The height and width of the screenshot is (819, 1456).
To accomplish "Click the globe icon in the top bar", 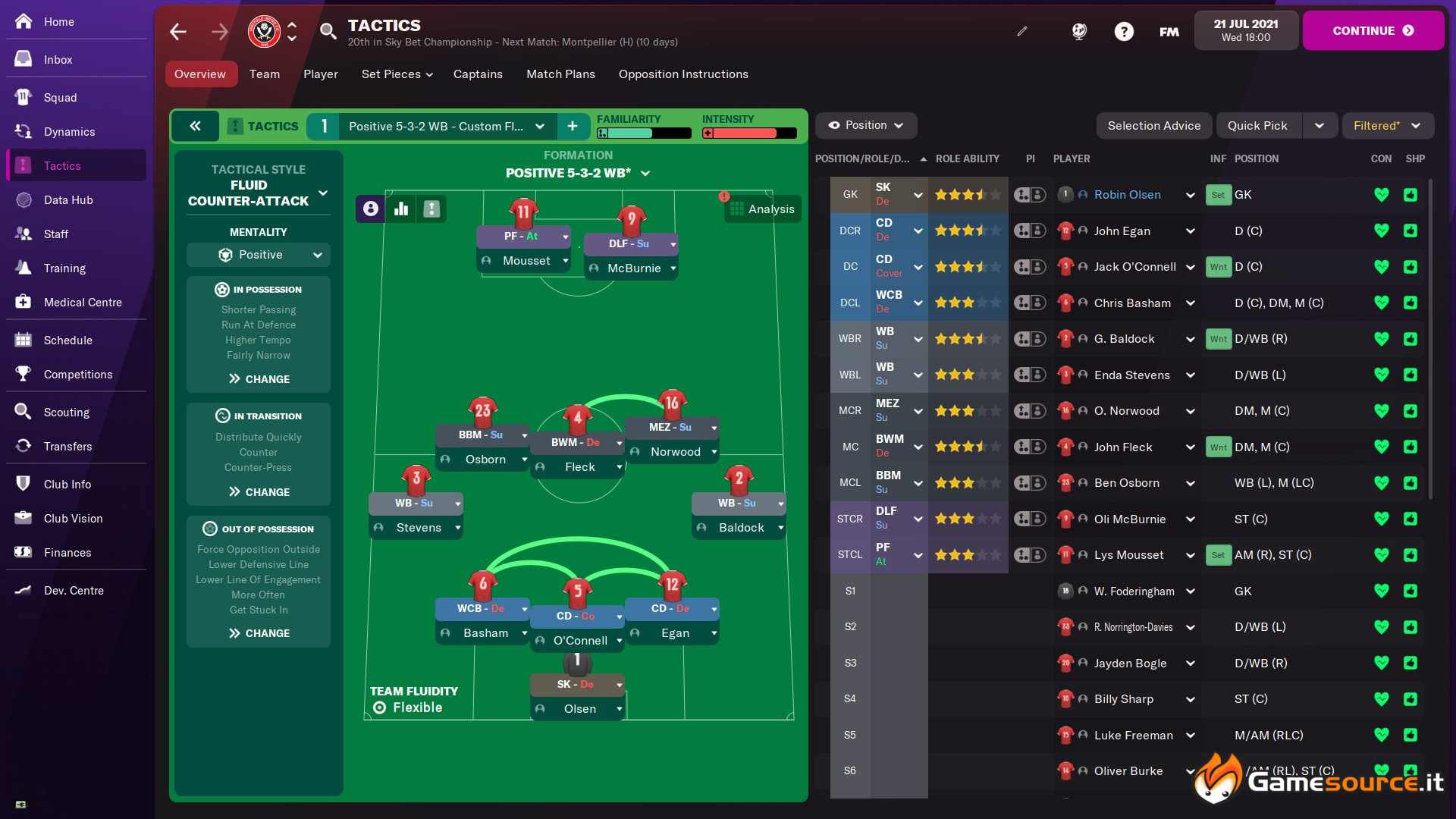I will [1078, 31].
